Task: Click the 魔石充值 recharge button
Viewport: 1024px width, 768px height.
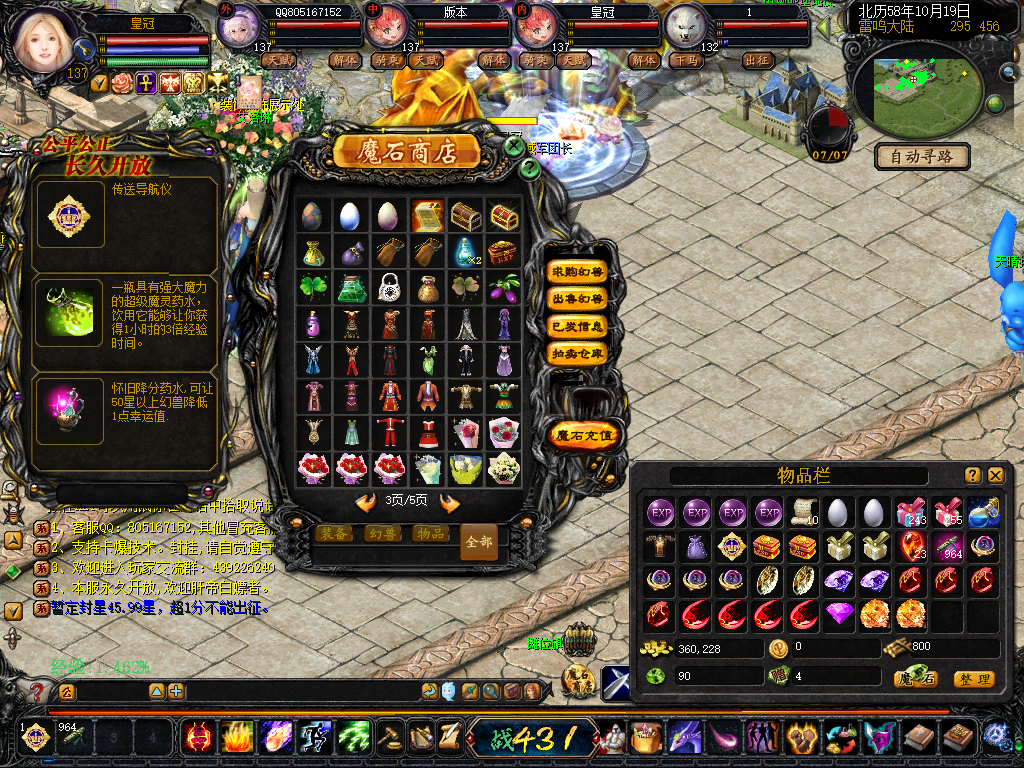Action: pyautogui.click(x=585, y=435)
